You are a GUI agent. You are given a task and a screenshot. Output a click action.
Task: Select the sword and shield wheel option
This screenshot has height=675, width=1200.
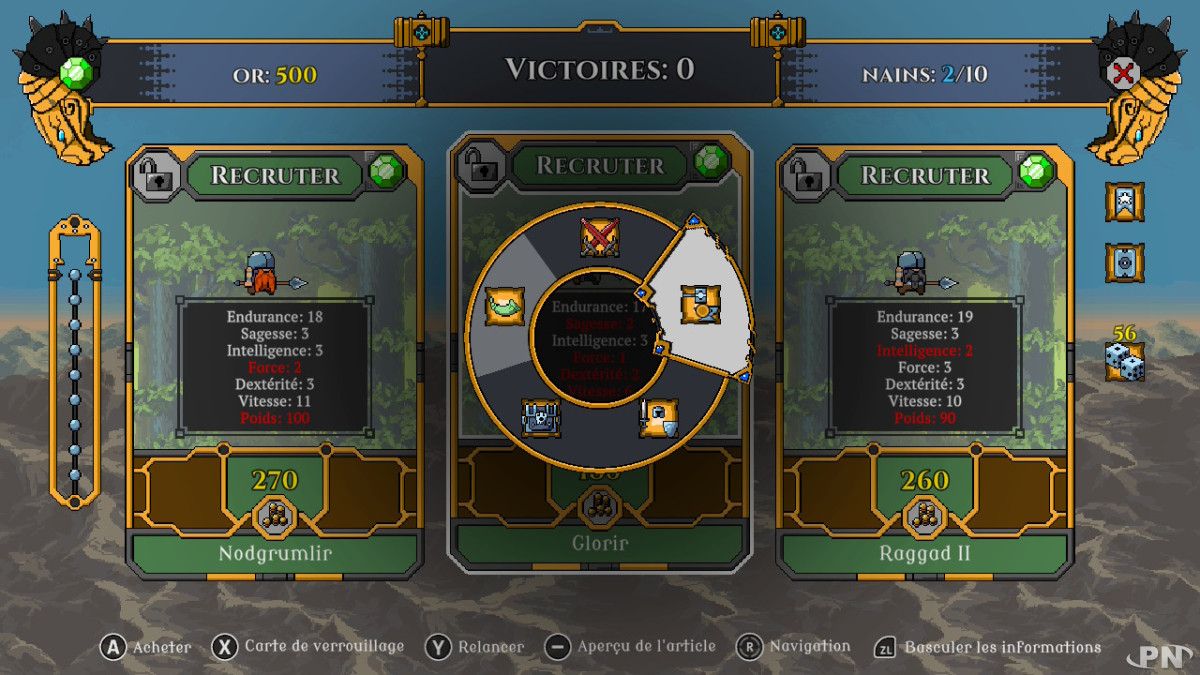pyautogui.click(x=659, y=418)
